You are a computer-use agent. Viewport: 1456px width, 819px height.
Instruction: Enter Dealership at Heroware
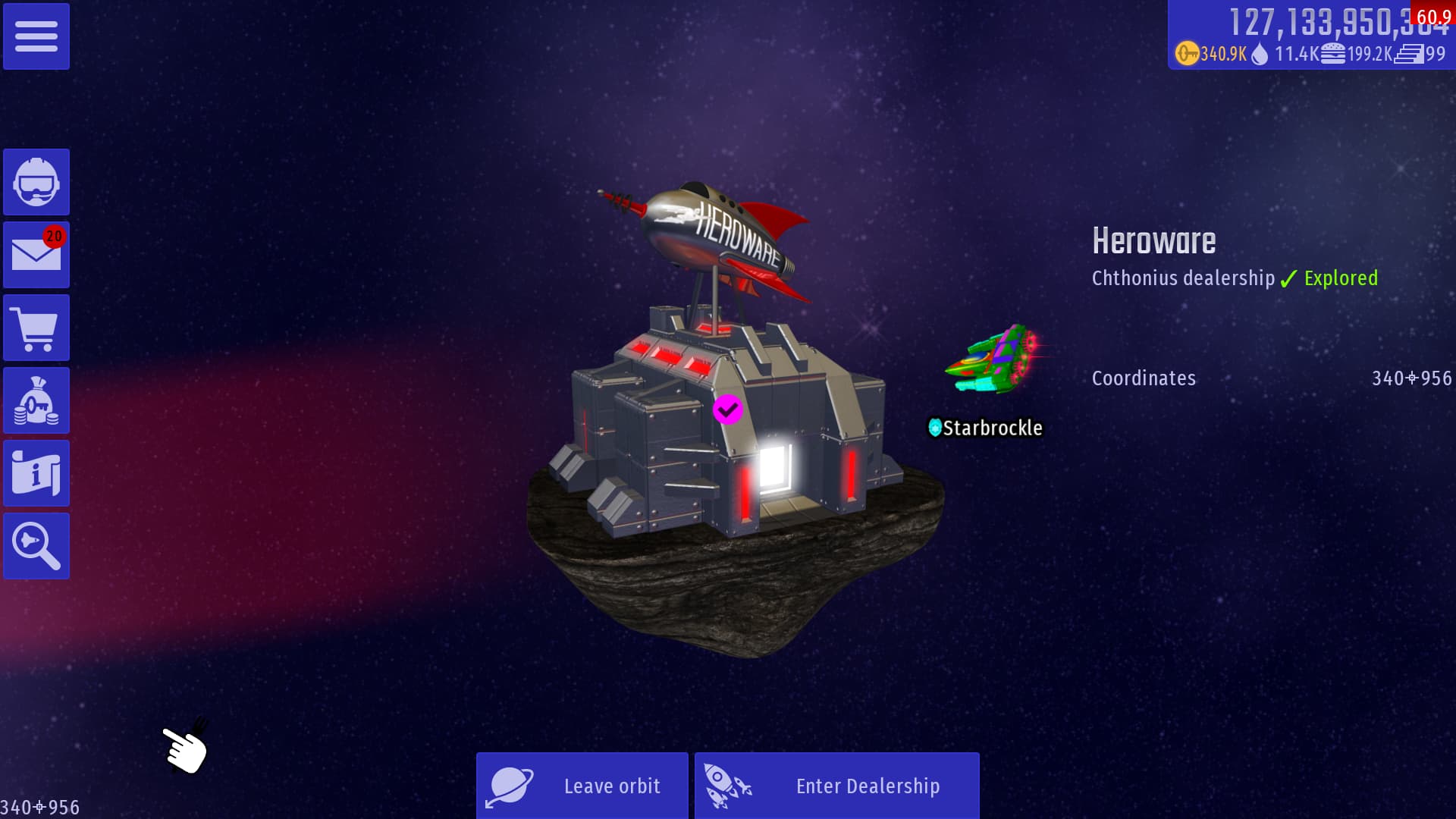(836, 786)
